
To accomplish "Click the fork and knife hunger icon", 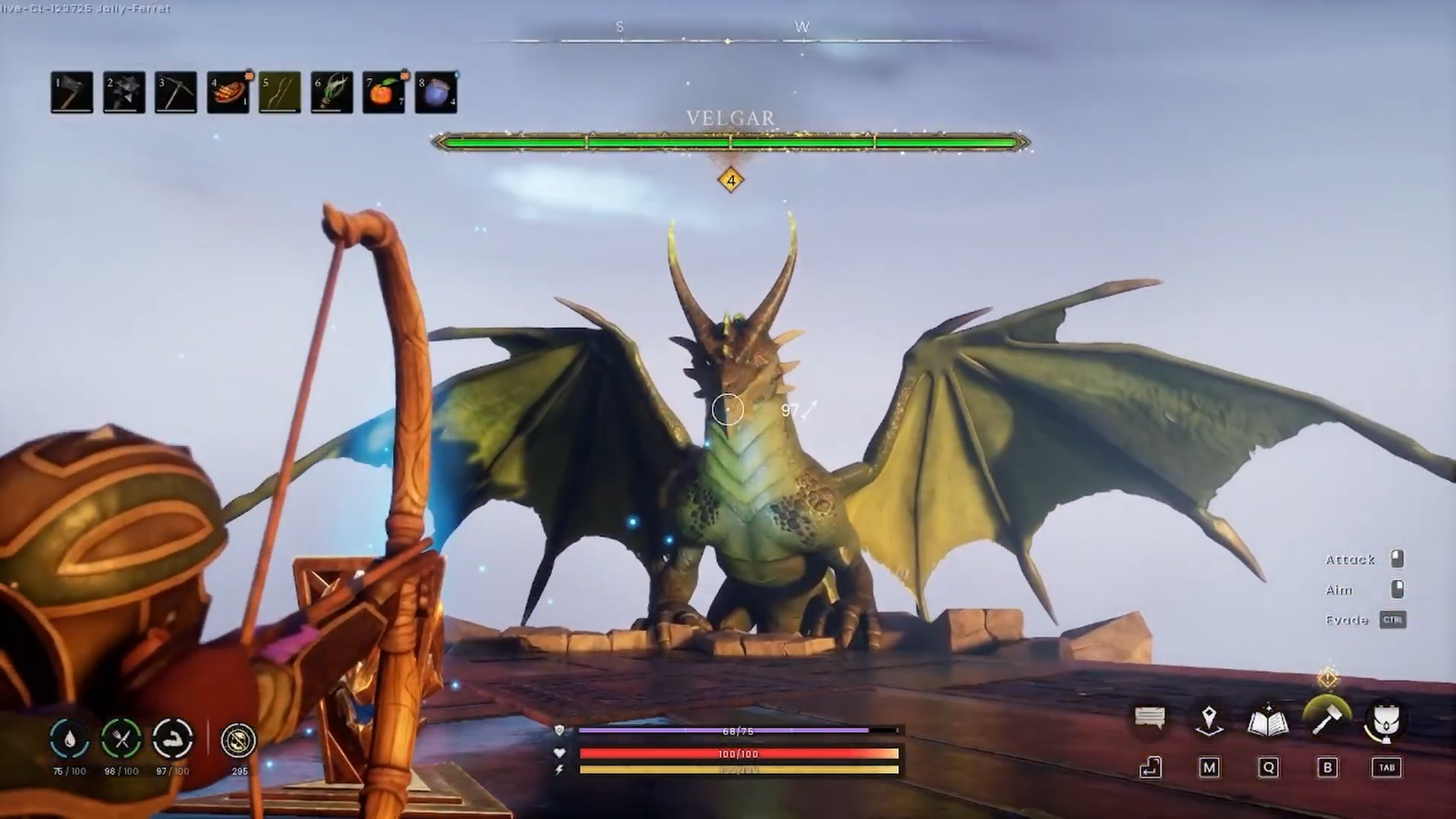I will [x=121, y=739].
